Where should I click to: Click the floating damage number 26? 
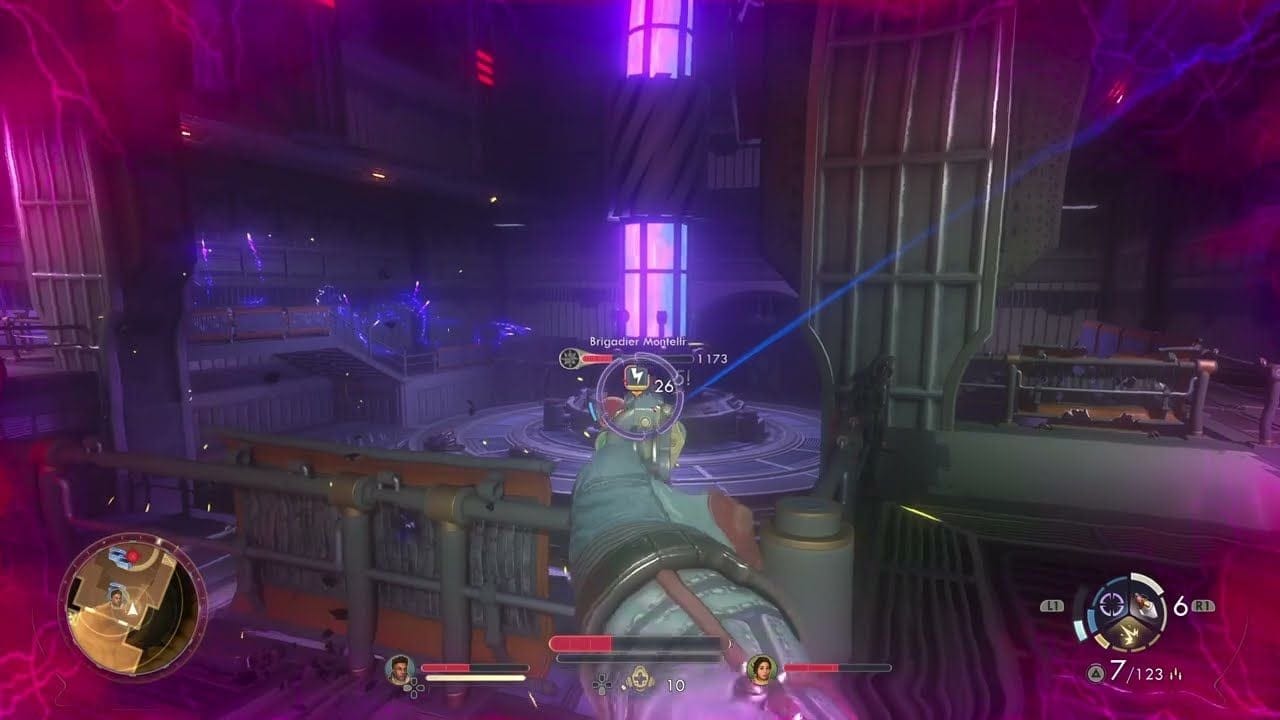coord(663,385)
